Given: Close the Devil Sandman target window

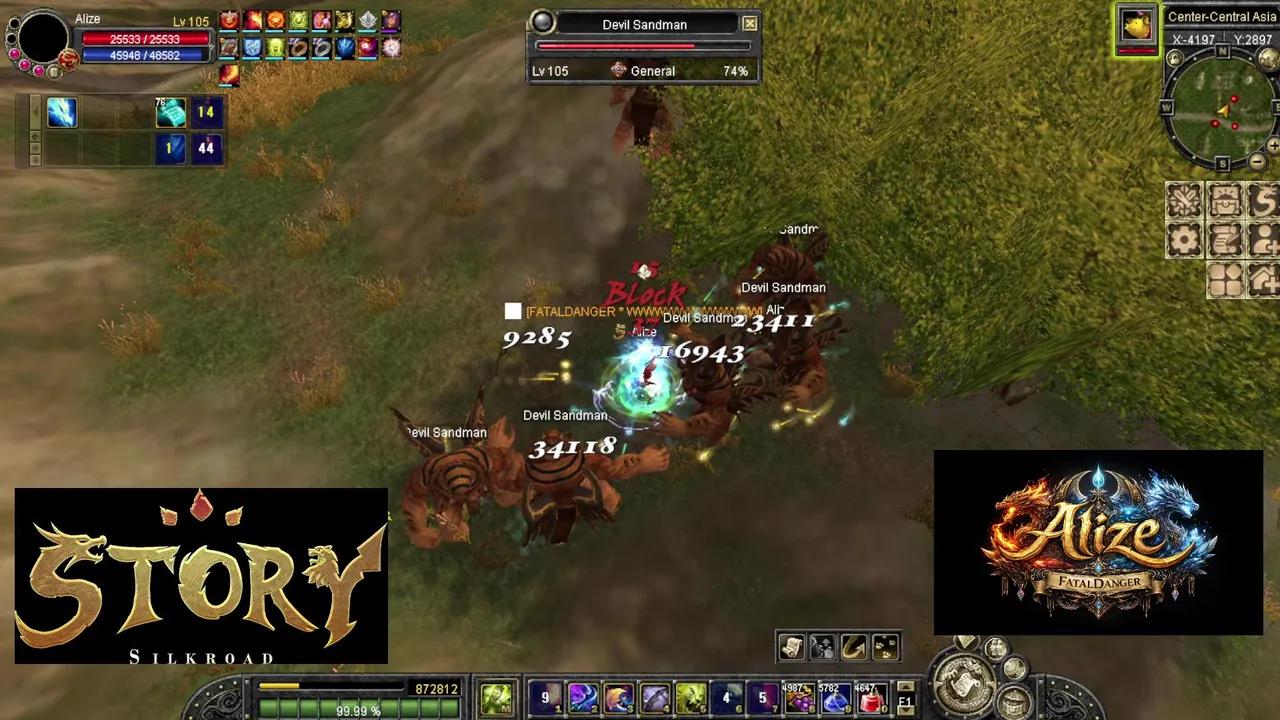Looking at the screenshot, I should pyautogui.click(x=750, y=23).
